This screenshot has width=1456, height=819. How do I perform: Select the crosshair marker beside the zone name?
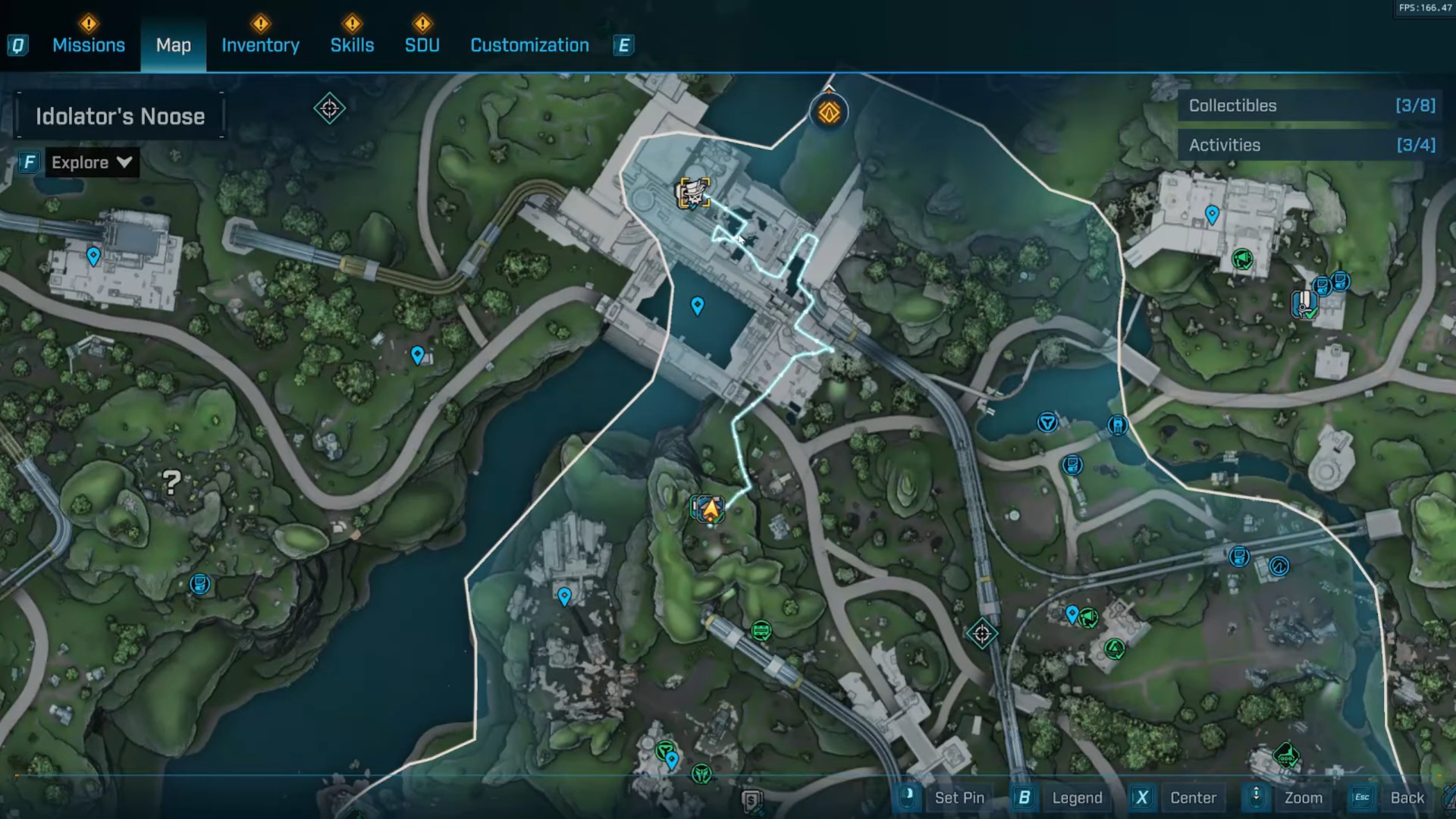pos(329,109)
